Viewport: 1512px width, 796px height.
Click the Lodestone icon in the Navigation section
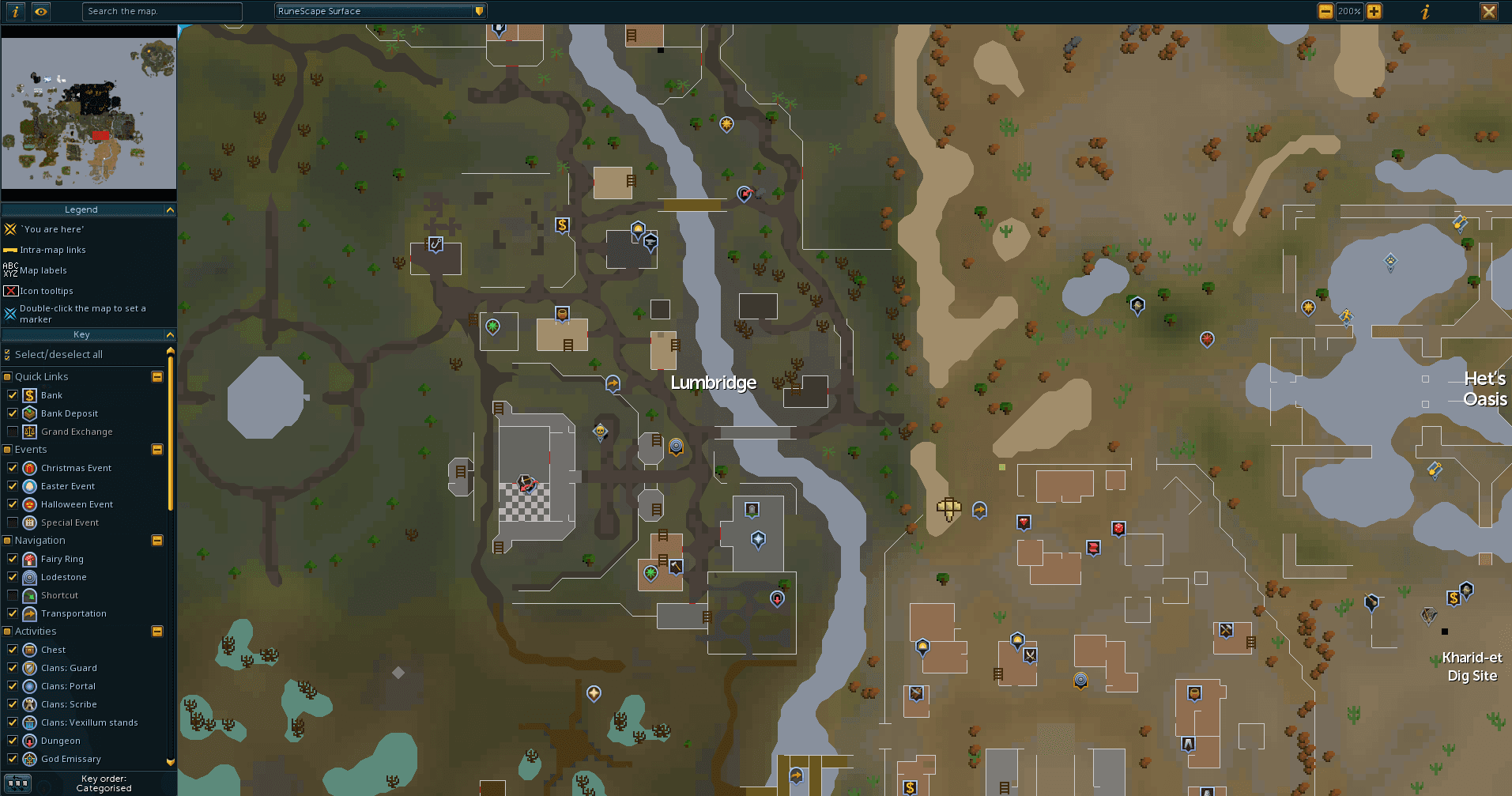[x=28, y=577]
